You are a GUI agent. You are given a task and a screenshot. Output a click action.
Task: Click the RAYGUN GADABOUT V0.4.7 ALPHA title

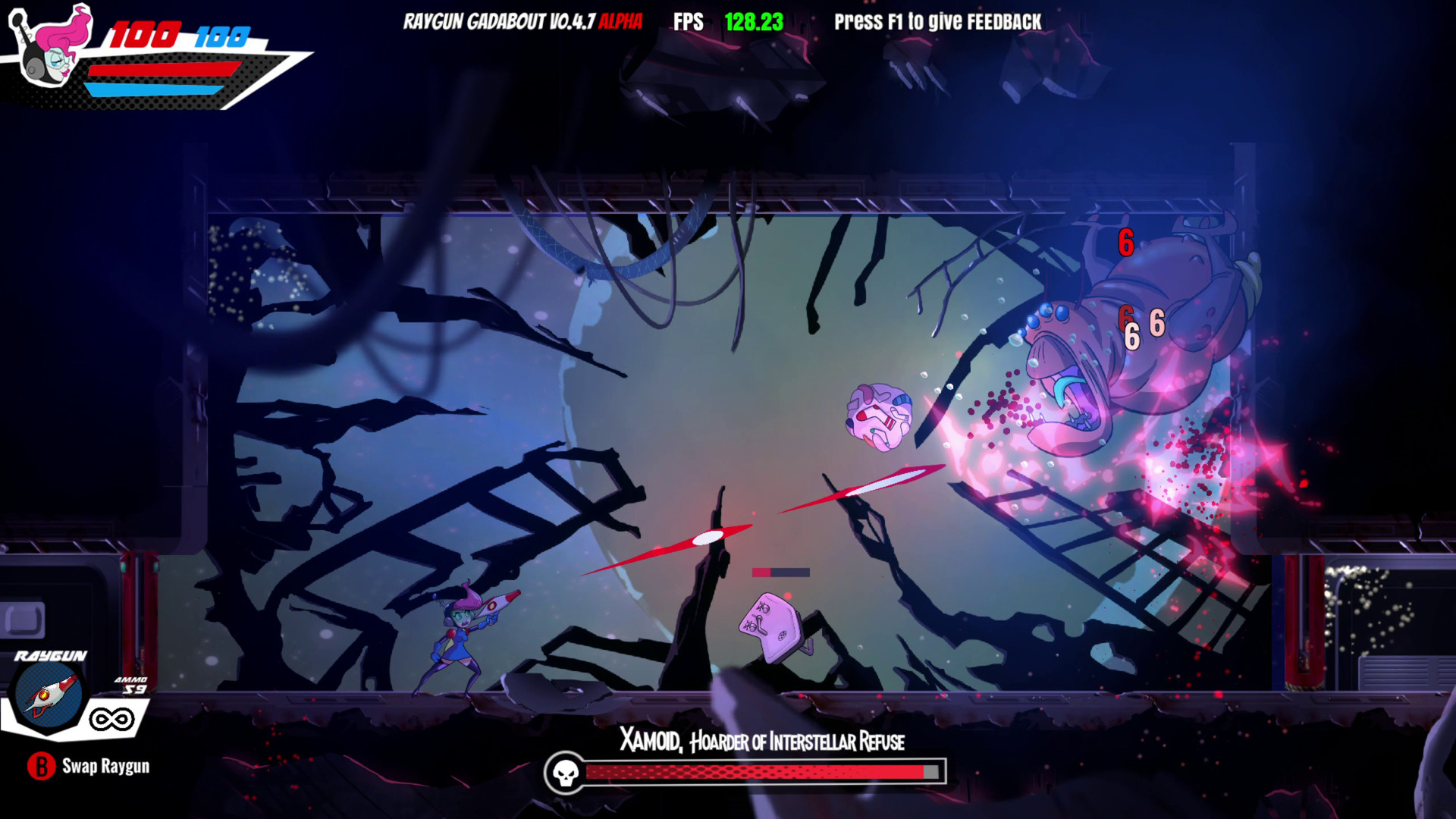[523, 22]
